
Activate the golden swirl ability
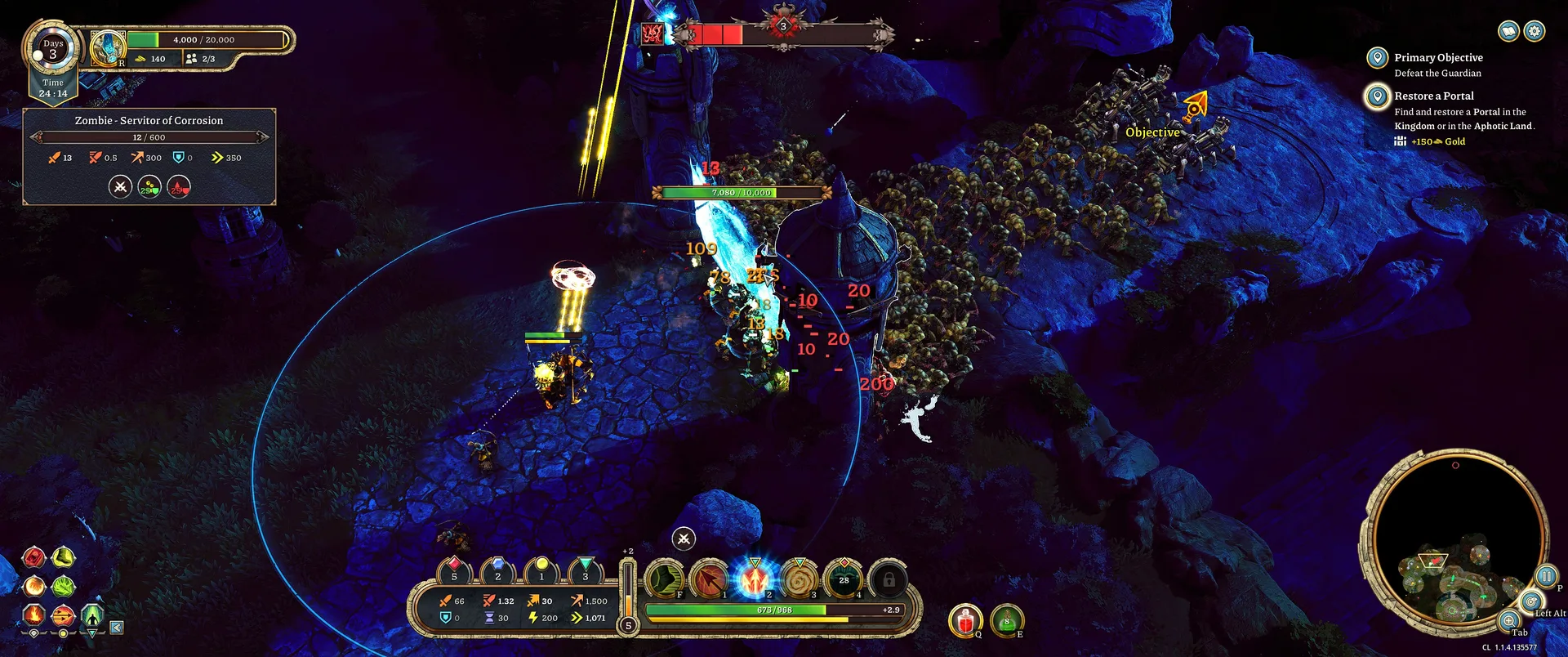point(800,579)
